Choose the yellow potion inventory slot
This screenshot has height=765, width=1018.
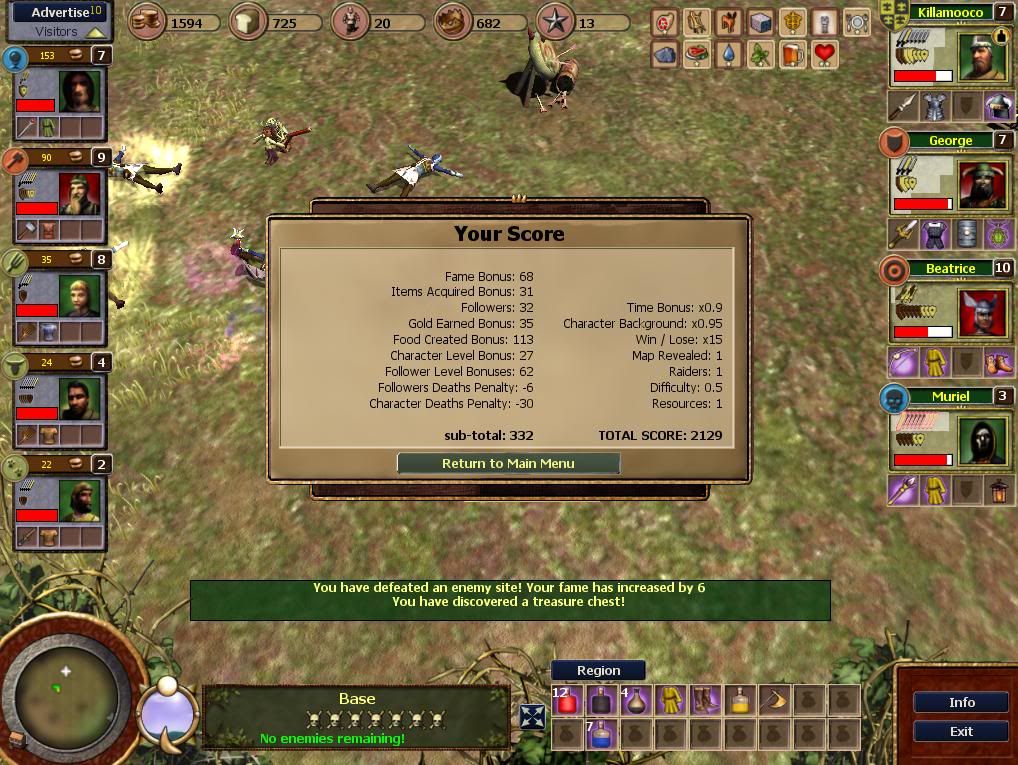point(740,701)
